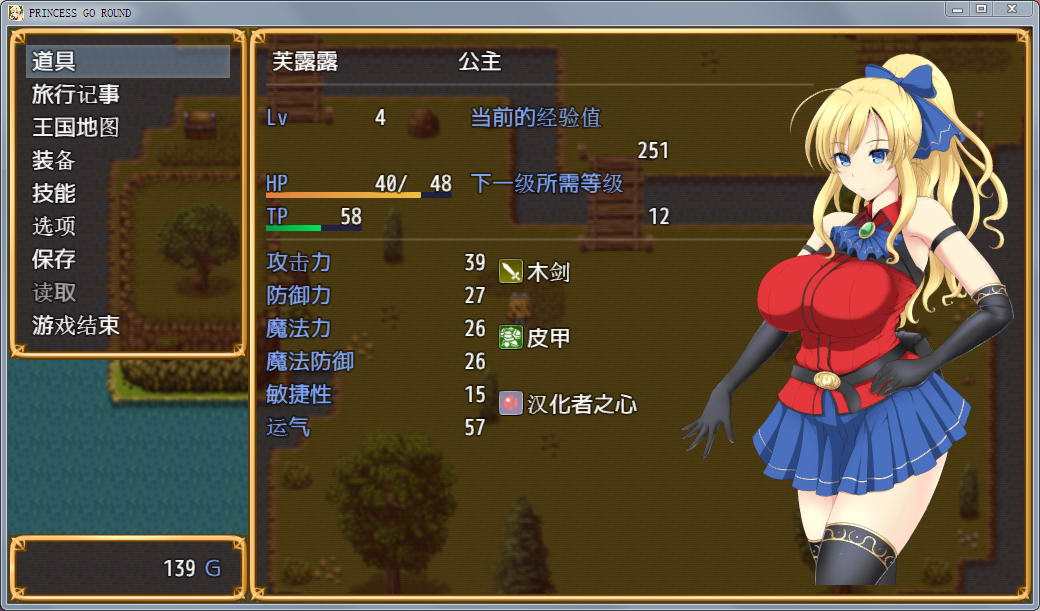
Task: Open the 王国地图 kingdom map
Action: tap(76, 127)
